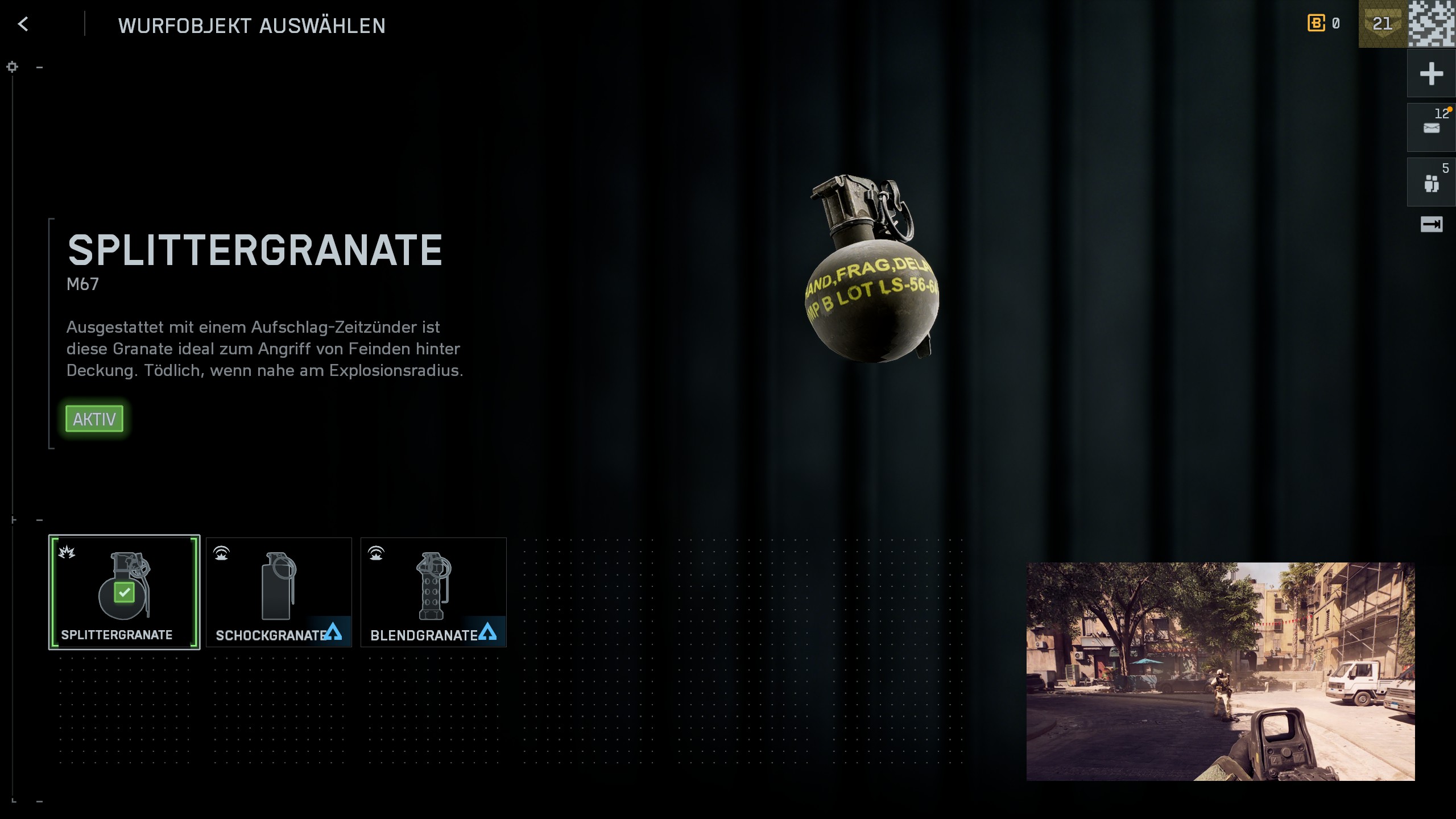Click the concussion-wave icon on the Schockgranate card
The height and width of the screenshot is (819, 1456).
223,552
